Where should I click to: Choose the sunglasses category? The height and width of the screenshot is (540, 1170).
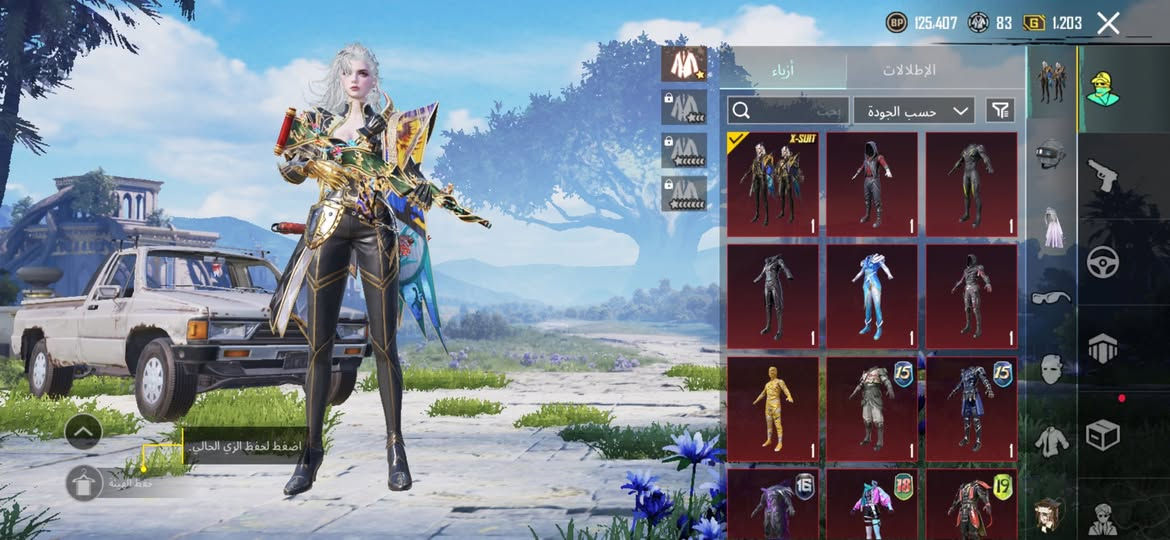click(1050, 297)
